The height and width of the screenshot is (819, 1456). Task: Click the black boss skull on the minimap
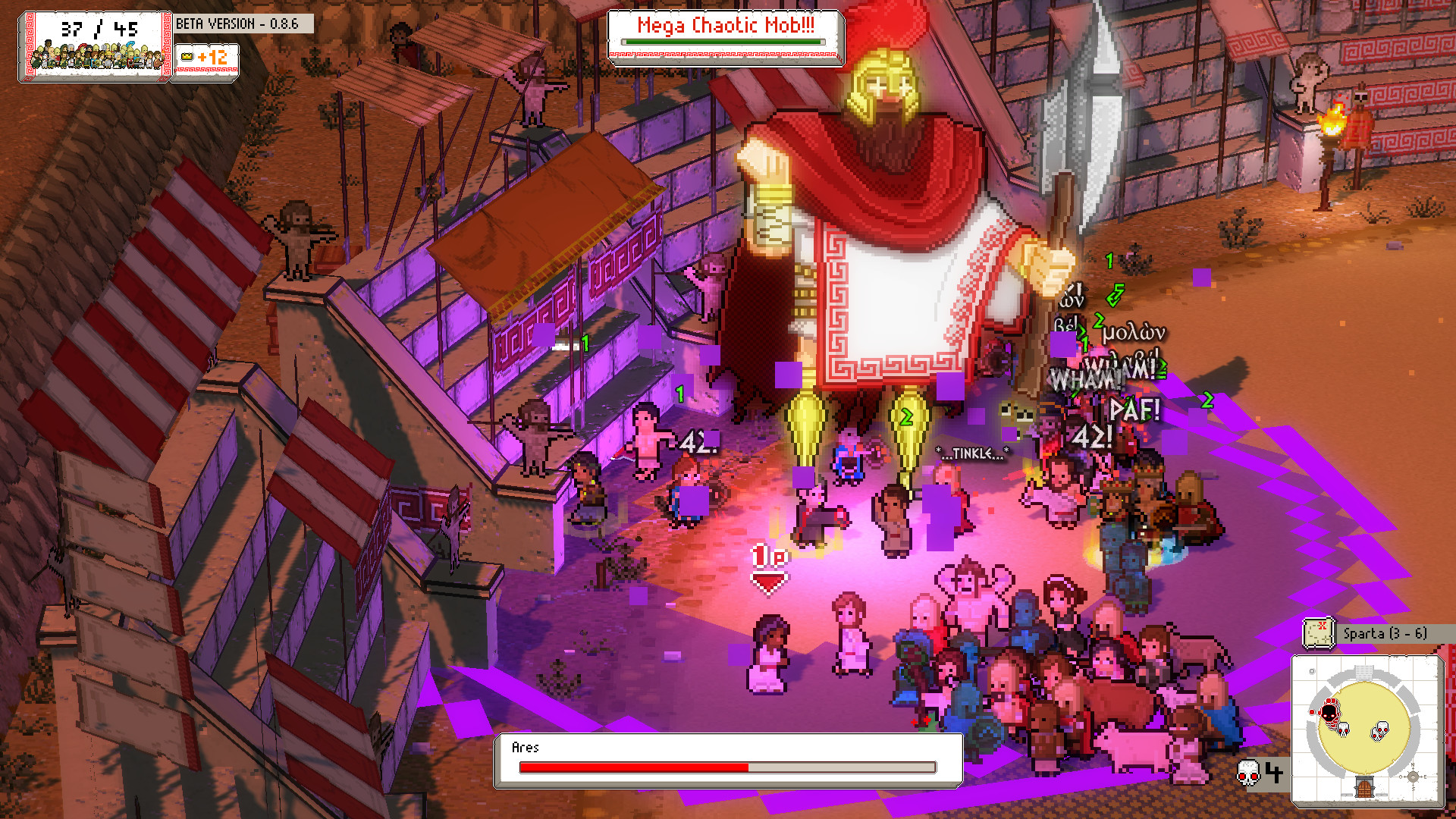pyautogui.click(x=1328, y=711)
